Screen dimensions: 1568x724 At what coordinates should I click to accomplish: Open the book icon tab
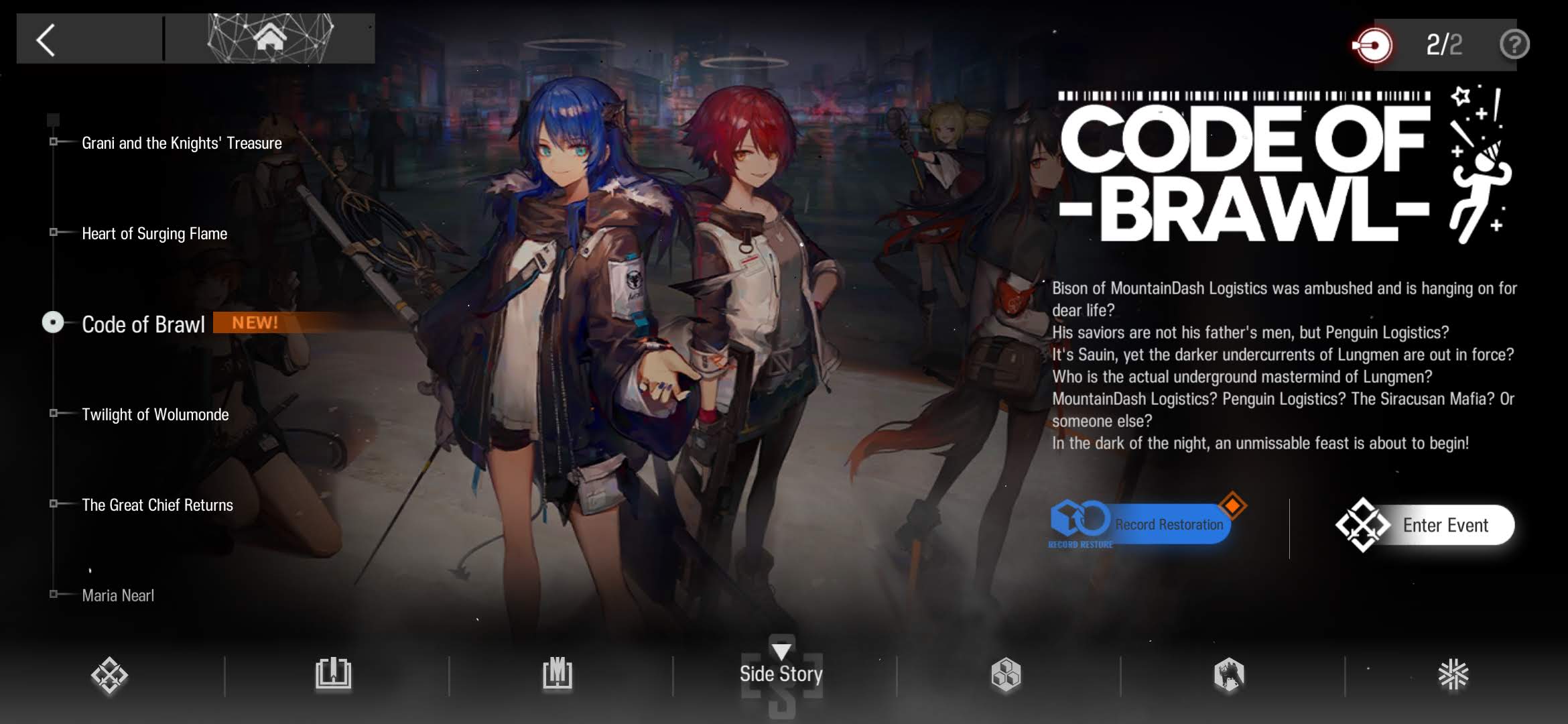pyautogui.click(x=333, y=674)
